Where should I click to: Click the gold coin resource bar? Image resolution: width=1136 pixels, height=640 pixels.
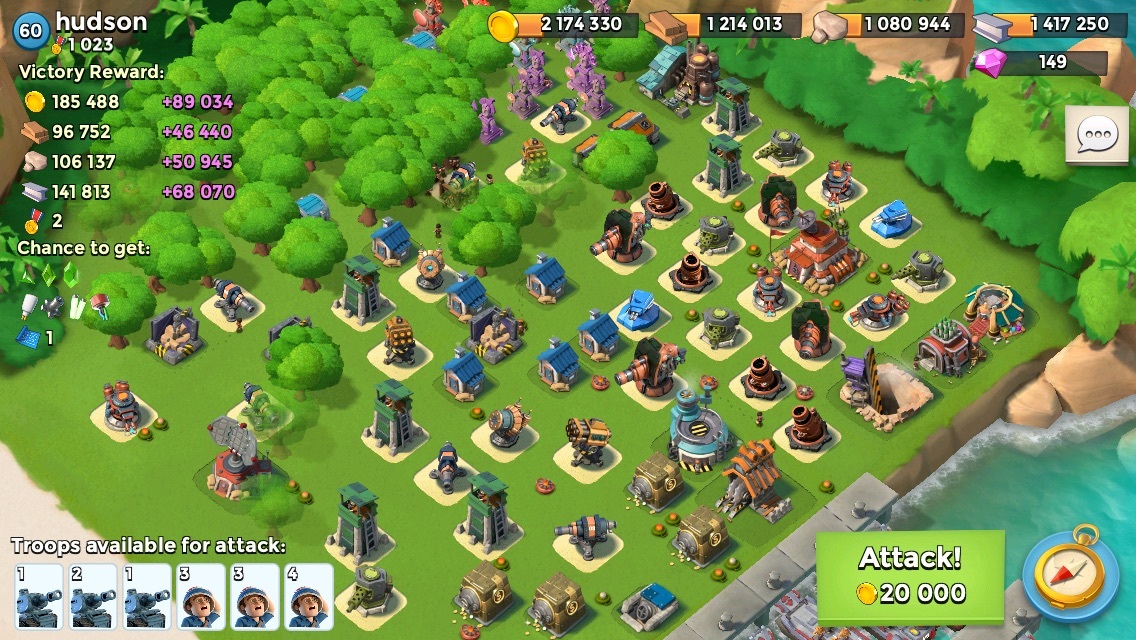pos(564,25)
